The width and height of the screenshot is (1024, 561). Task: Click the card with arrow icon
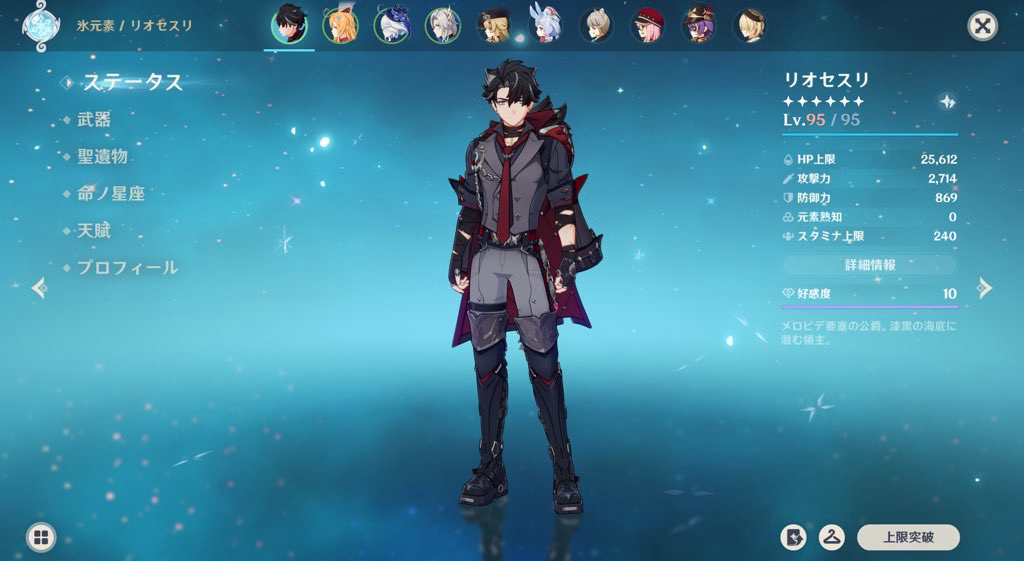tap(793, 537)
